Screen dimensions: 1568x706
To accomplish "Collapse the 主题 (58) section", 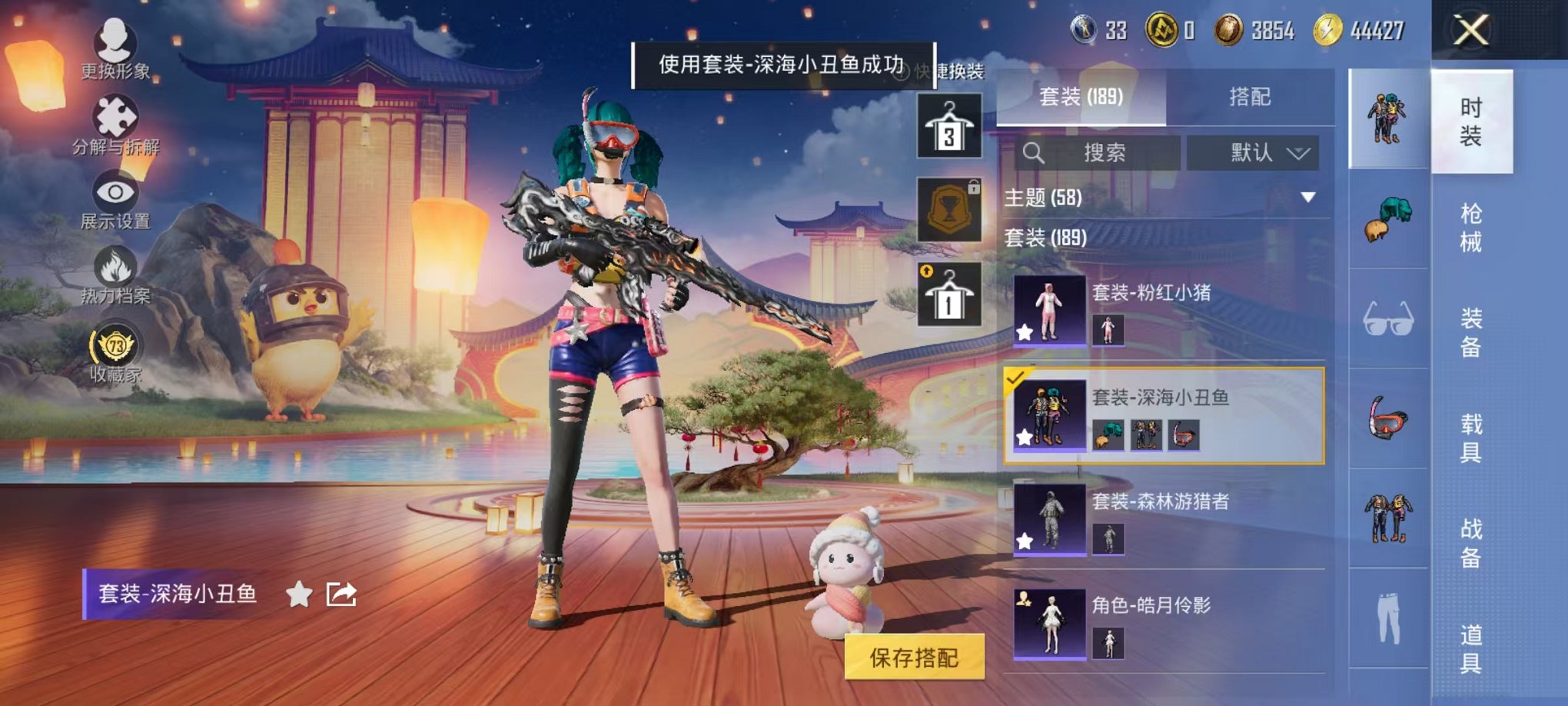I will tap(1308, 197).
